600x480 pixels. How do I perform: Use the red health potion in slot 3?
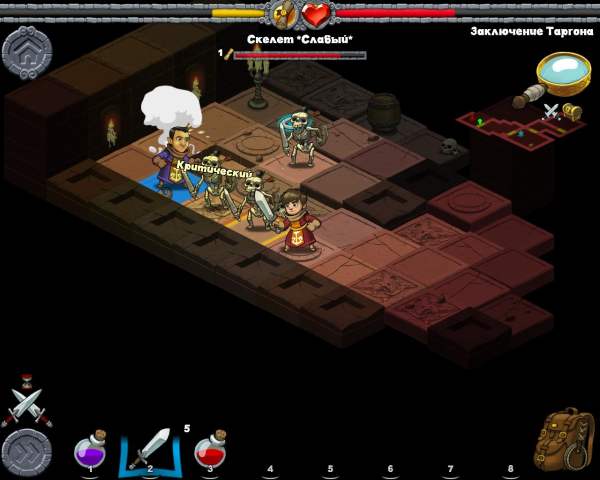209,449
